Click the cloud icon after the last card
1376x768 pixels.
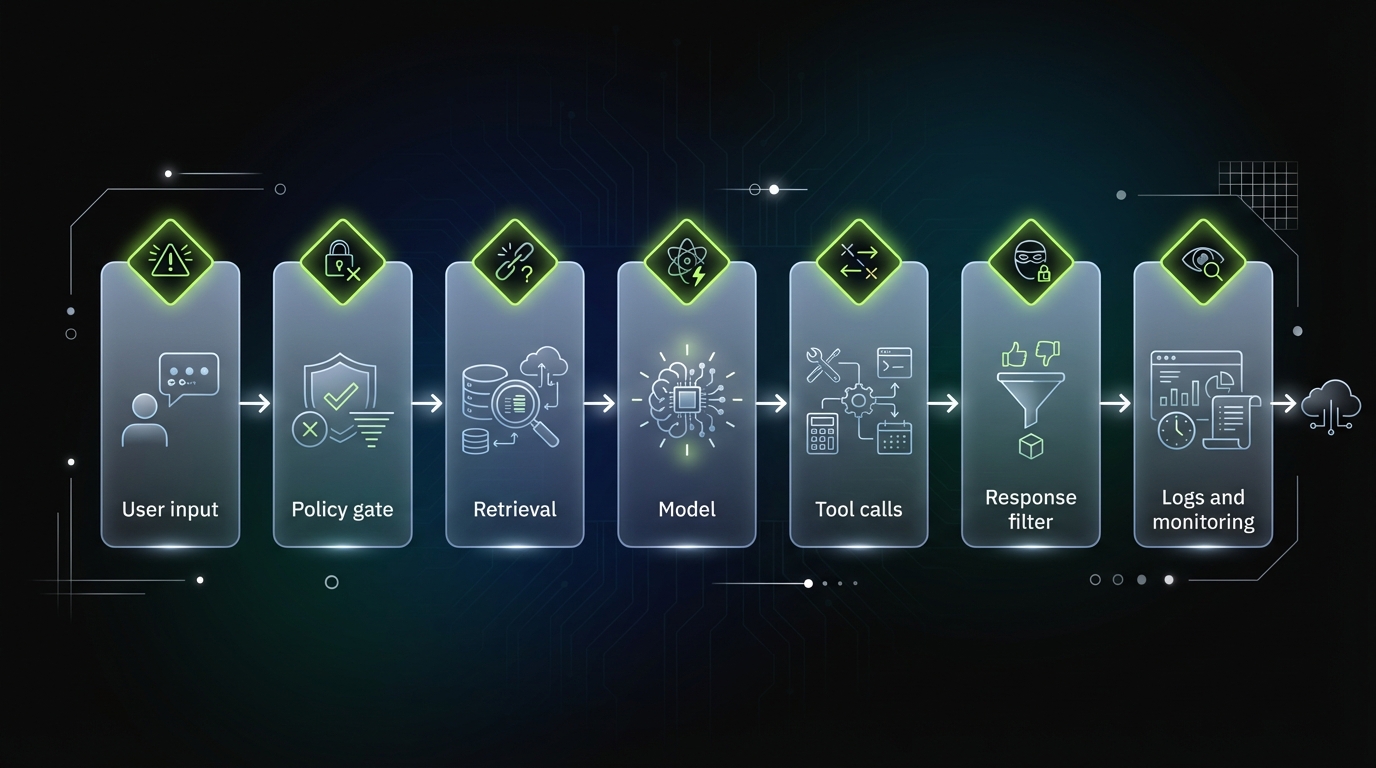pos(1331,404)
